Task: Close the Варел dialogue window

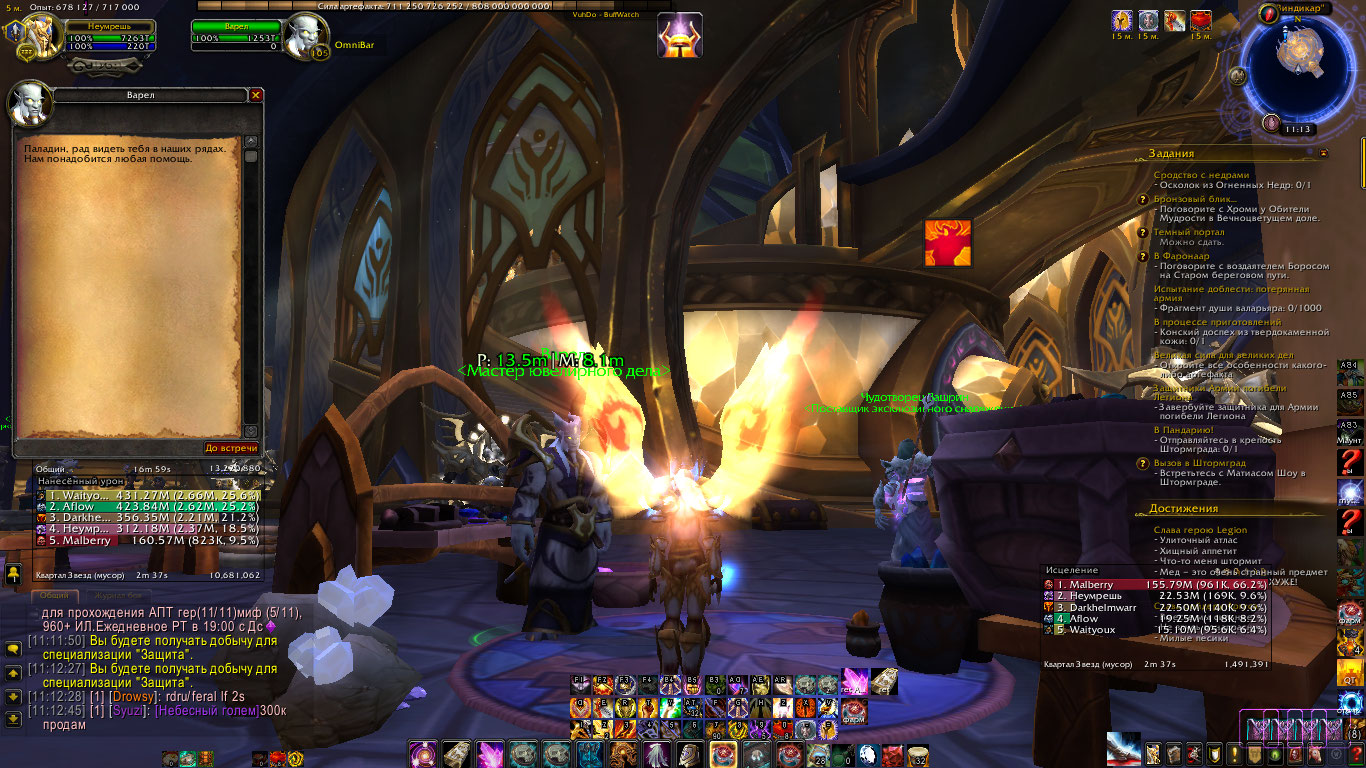Action: tap(256, 95)
